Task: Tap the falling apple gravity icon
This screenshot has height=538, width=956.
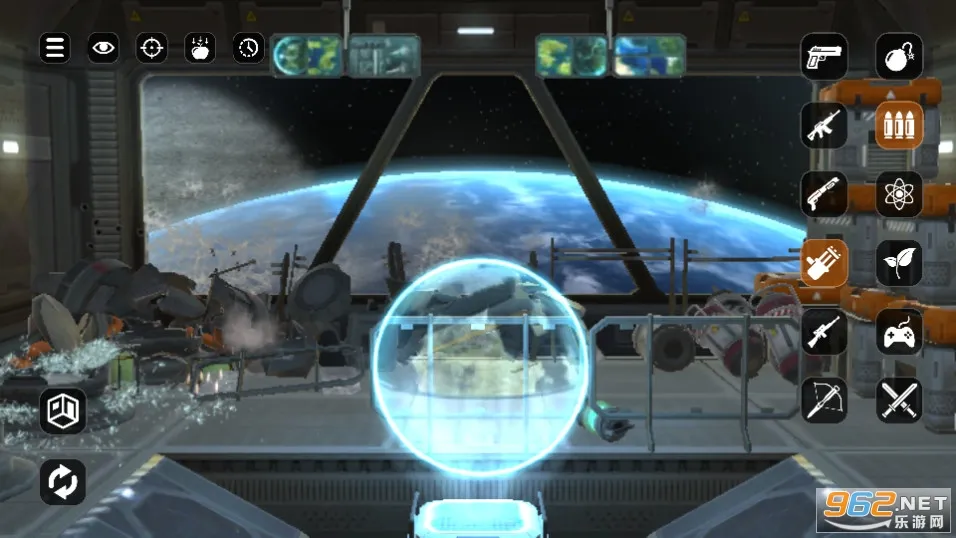Action: [200, 47]
